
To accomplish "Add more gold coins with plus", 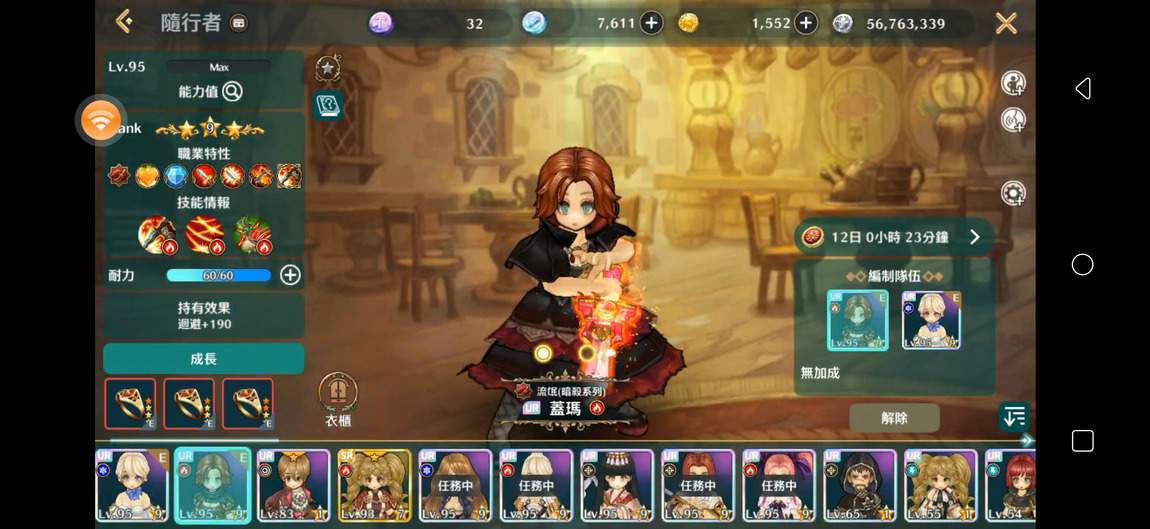I will (x=806, y=23).
